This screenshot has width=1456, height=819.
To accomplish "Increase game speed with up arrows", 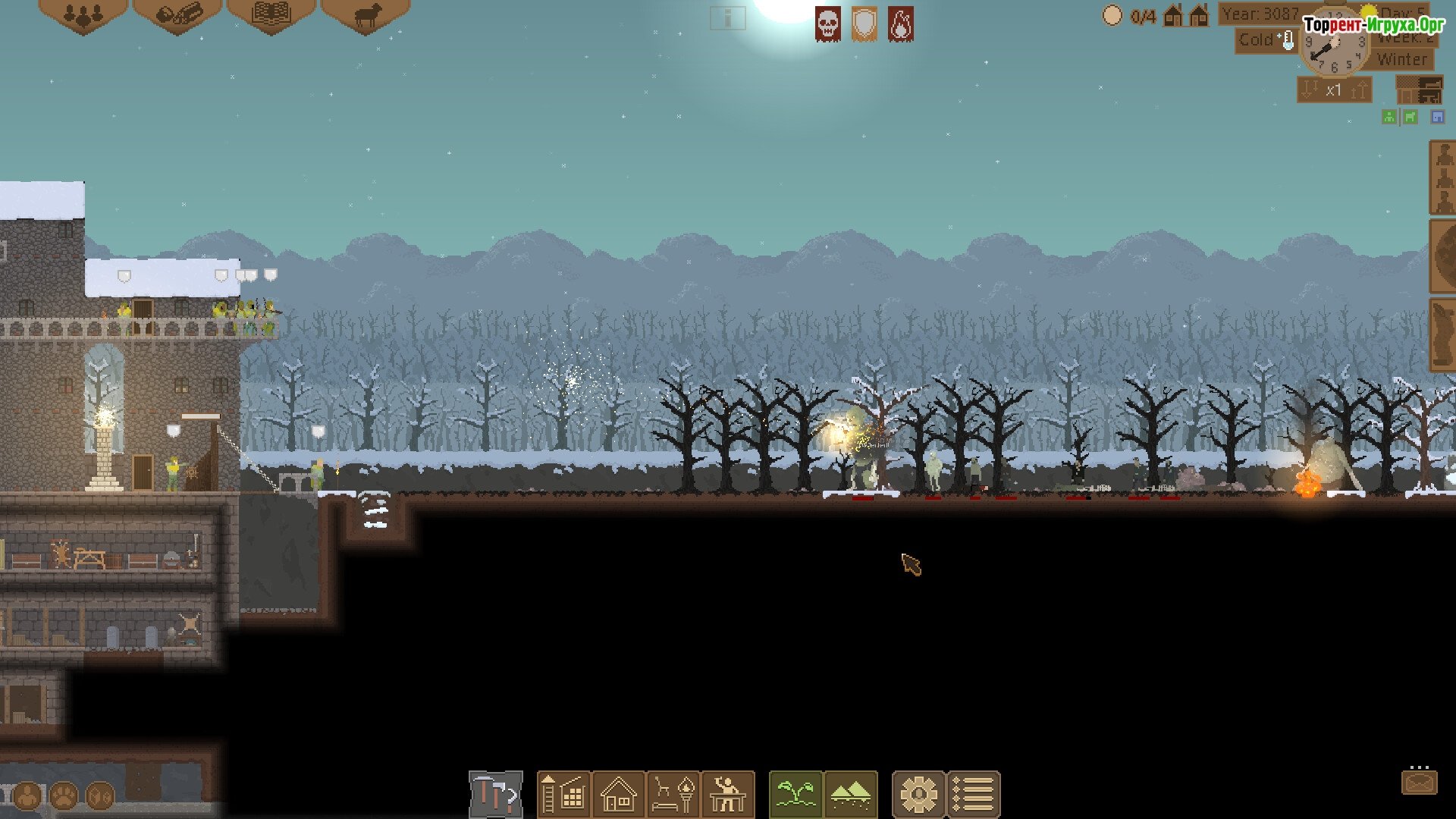I will pos(1359,90).
